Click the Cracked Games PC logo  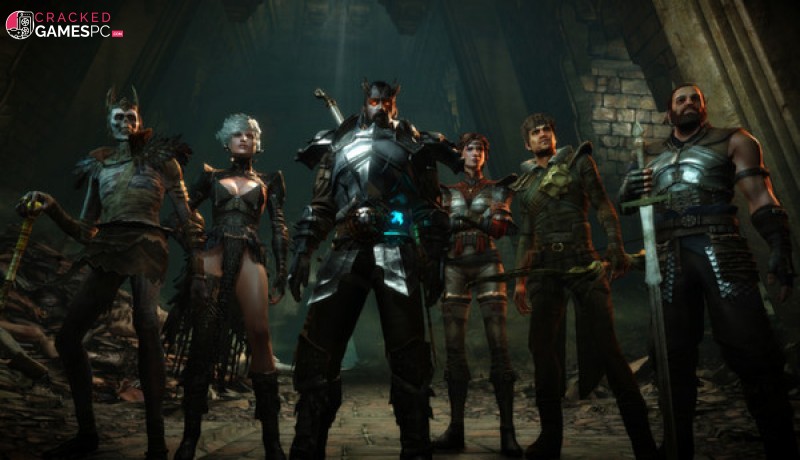(x=62, y=25)
